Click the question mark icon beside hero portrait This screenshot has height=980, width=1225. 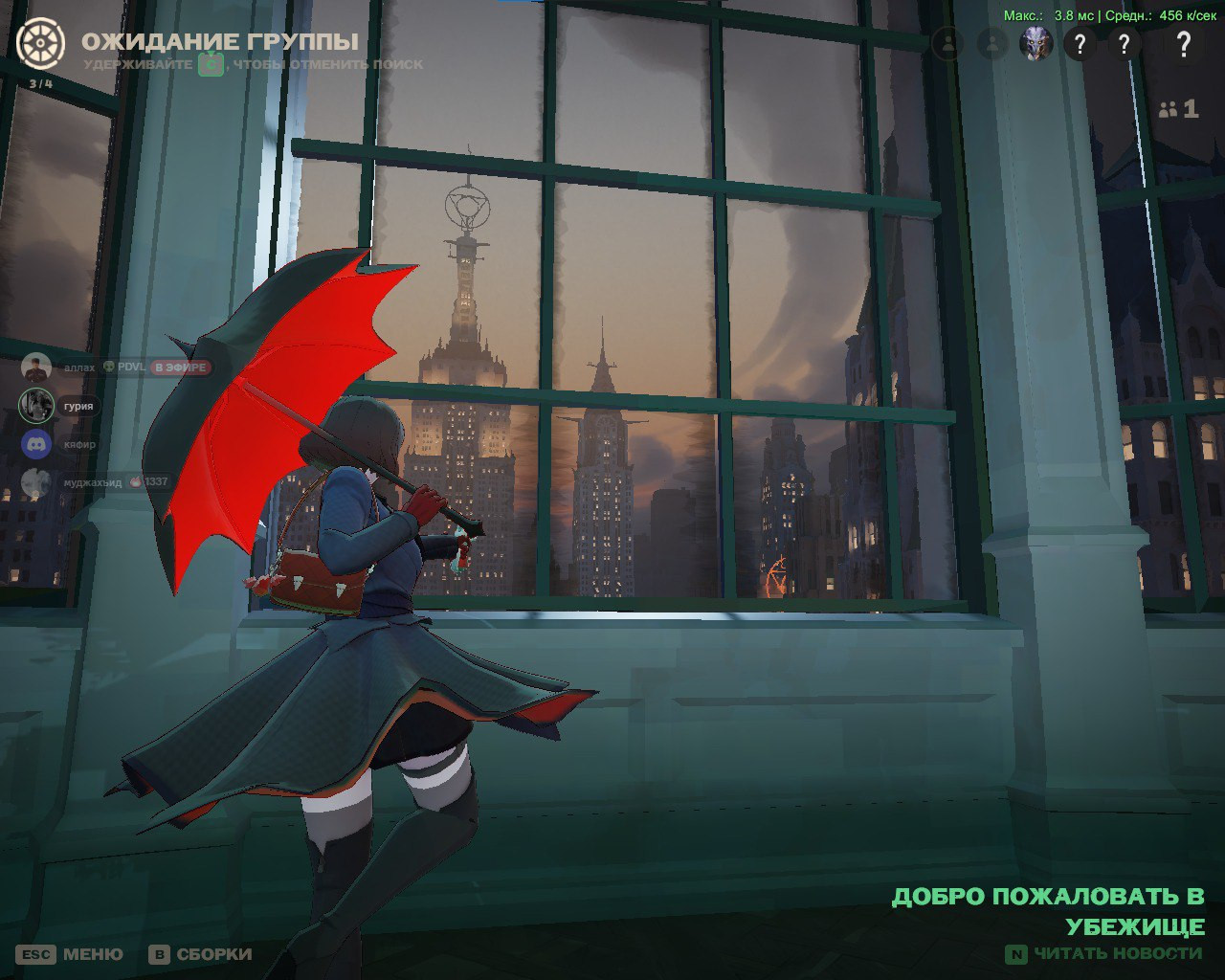[1081, 43]
